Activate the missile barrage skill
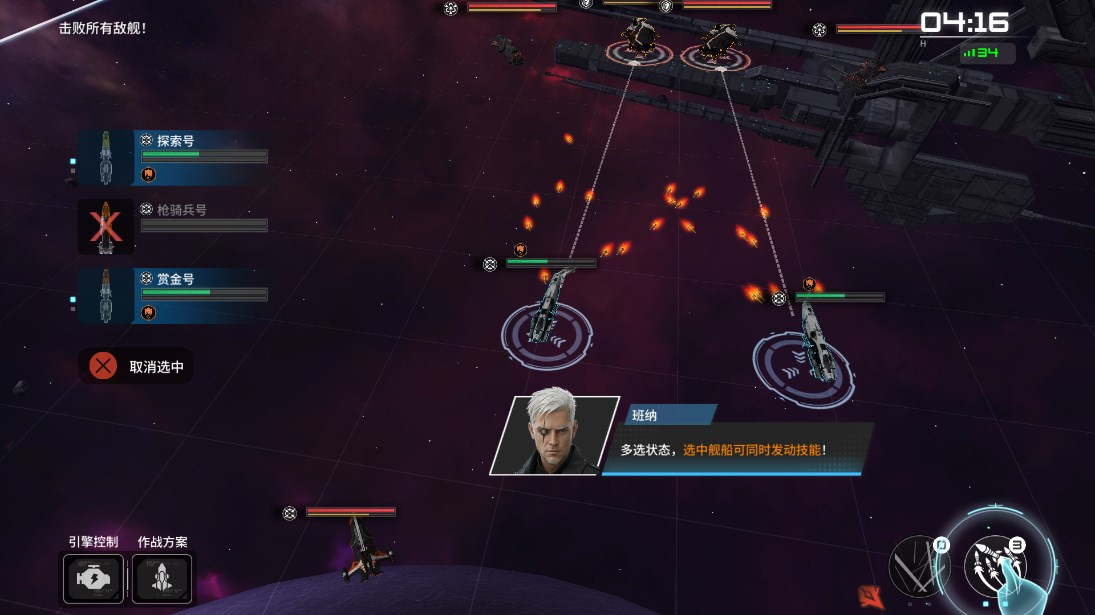1095x615 pixels. (997, 564)
